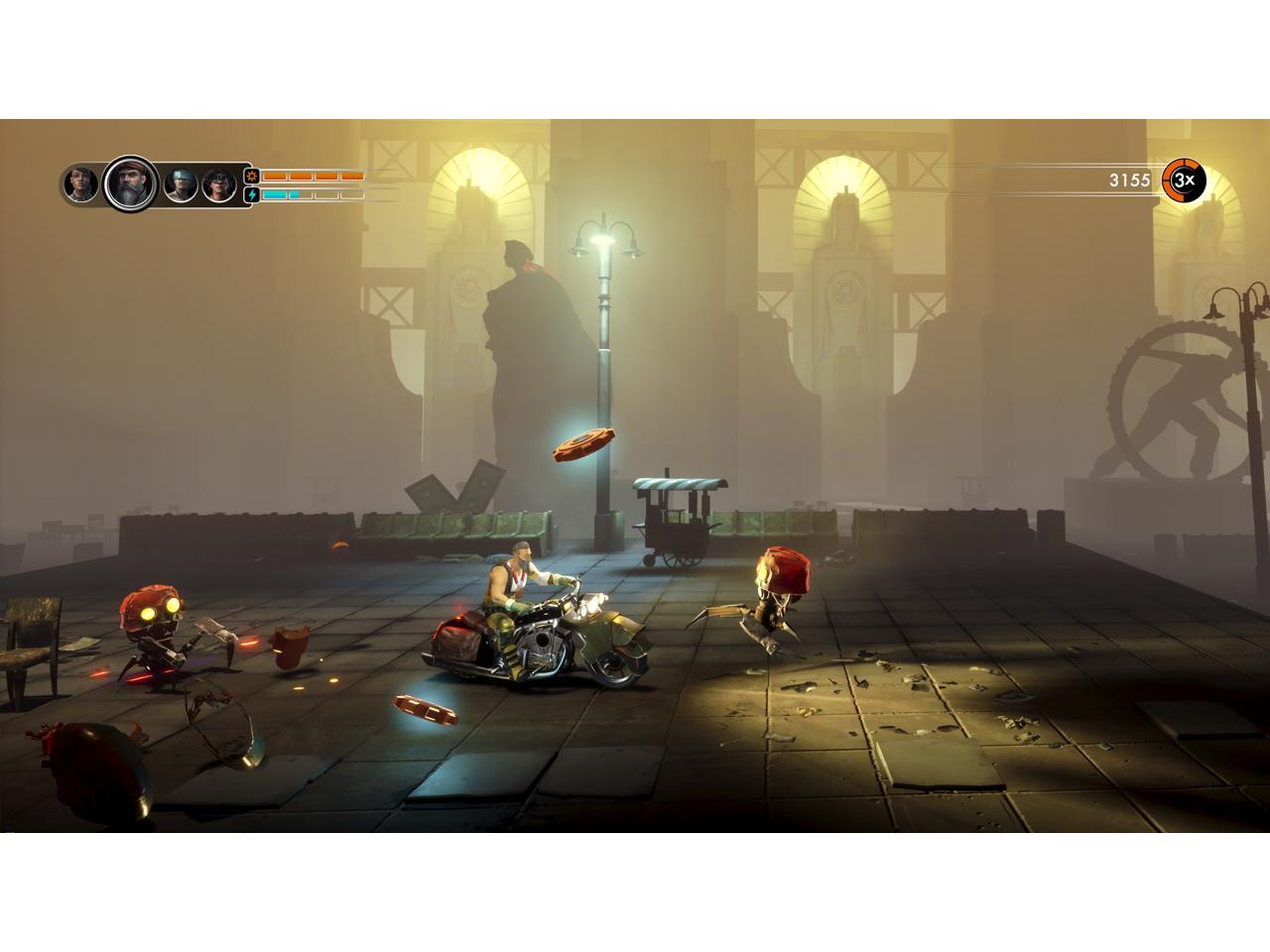Screen dimensions: 1270x952
Task: Switch to the short-haired woman portrait
Action: pos(79,184)
